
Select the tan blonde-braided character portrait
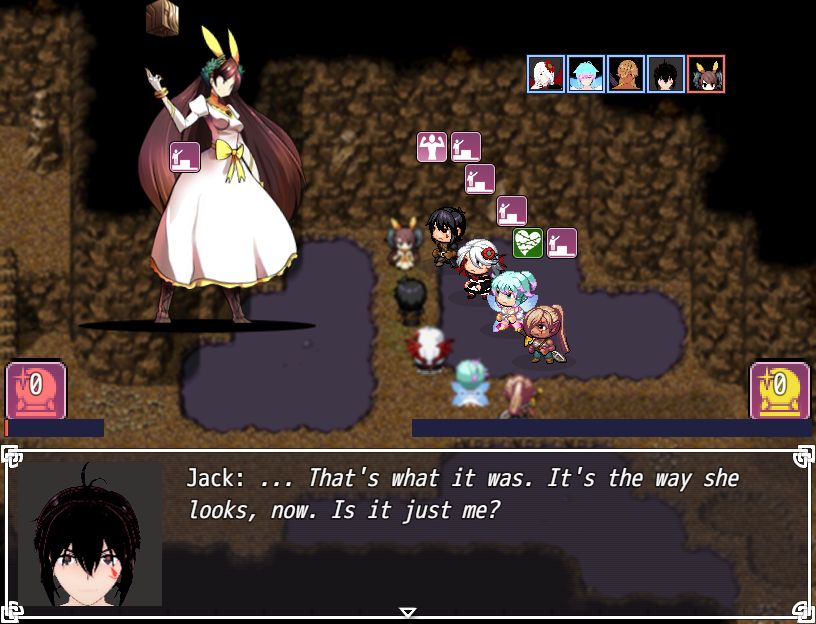click(x=626, y=75)
